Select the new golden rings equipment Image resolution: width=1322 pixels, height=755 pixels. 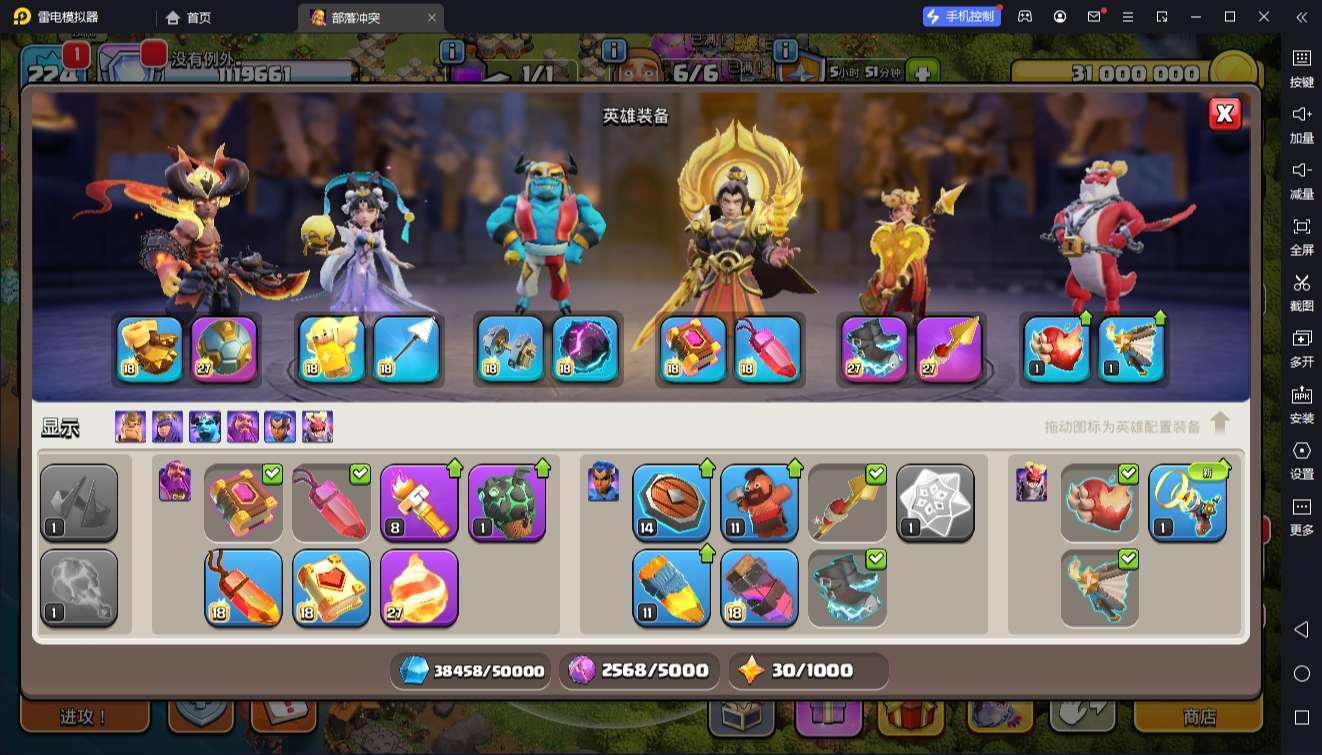pyautogui.click(x=1187, y=502)
